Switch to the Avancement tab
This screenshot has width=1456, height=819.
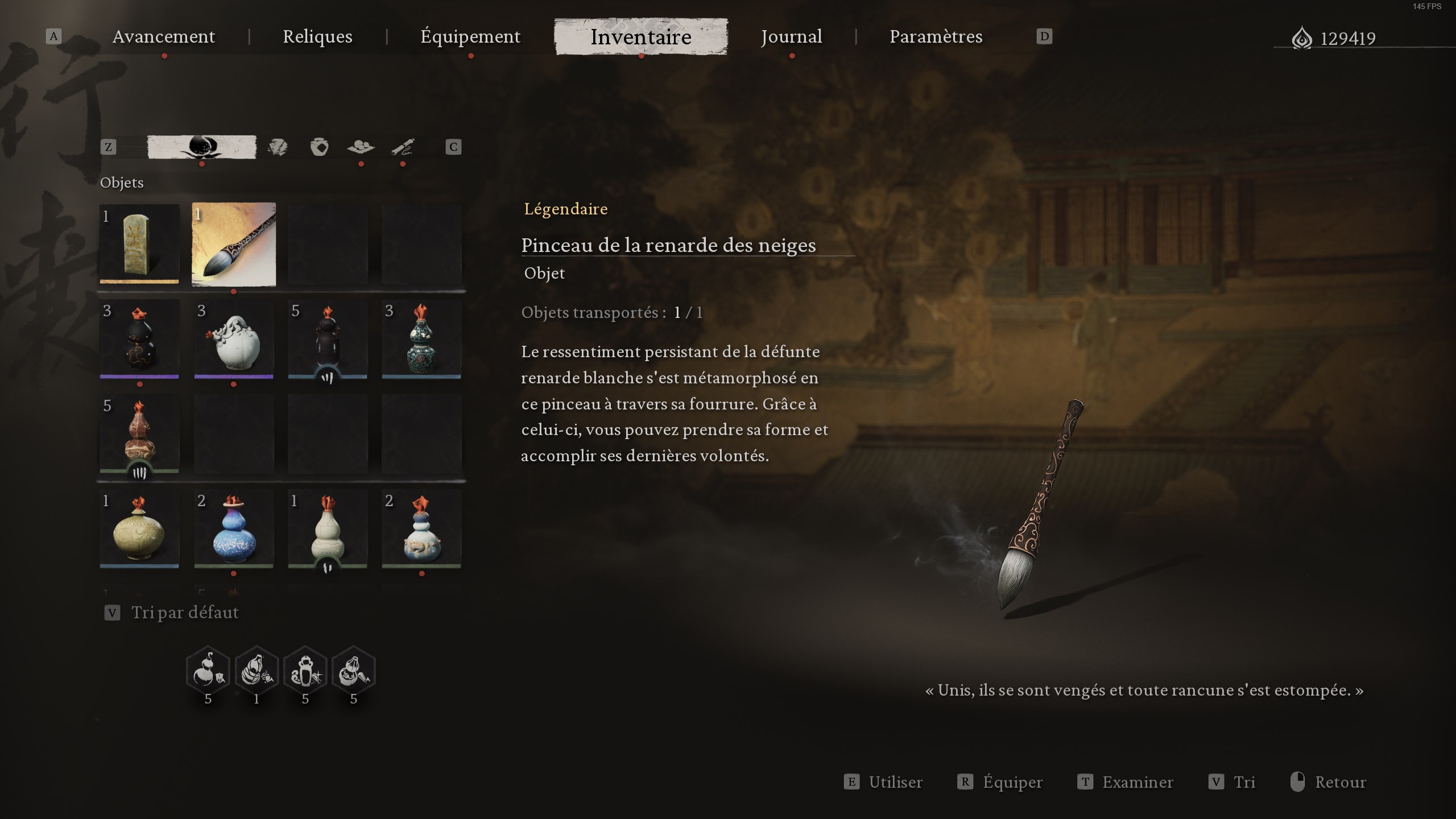pos(164,36)
